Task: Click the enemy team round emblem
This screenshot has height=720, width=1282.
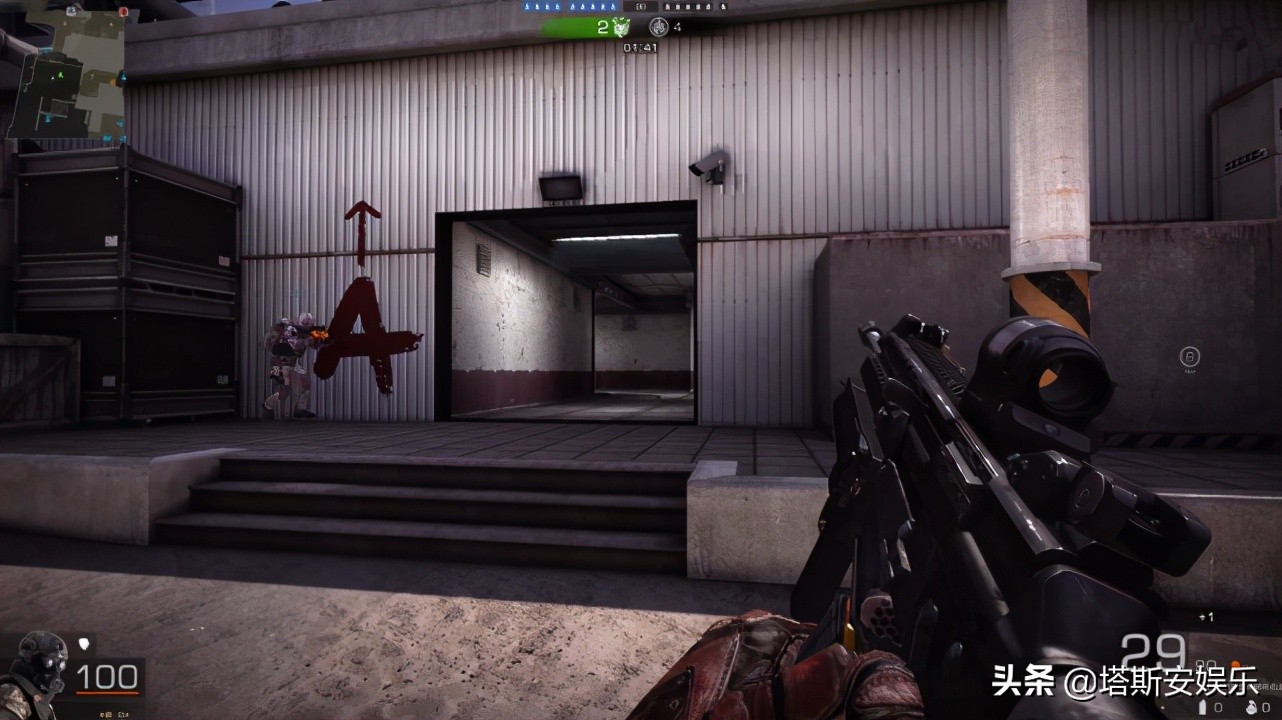Action: 657,27
